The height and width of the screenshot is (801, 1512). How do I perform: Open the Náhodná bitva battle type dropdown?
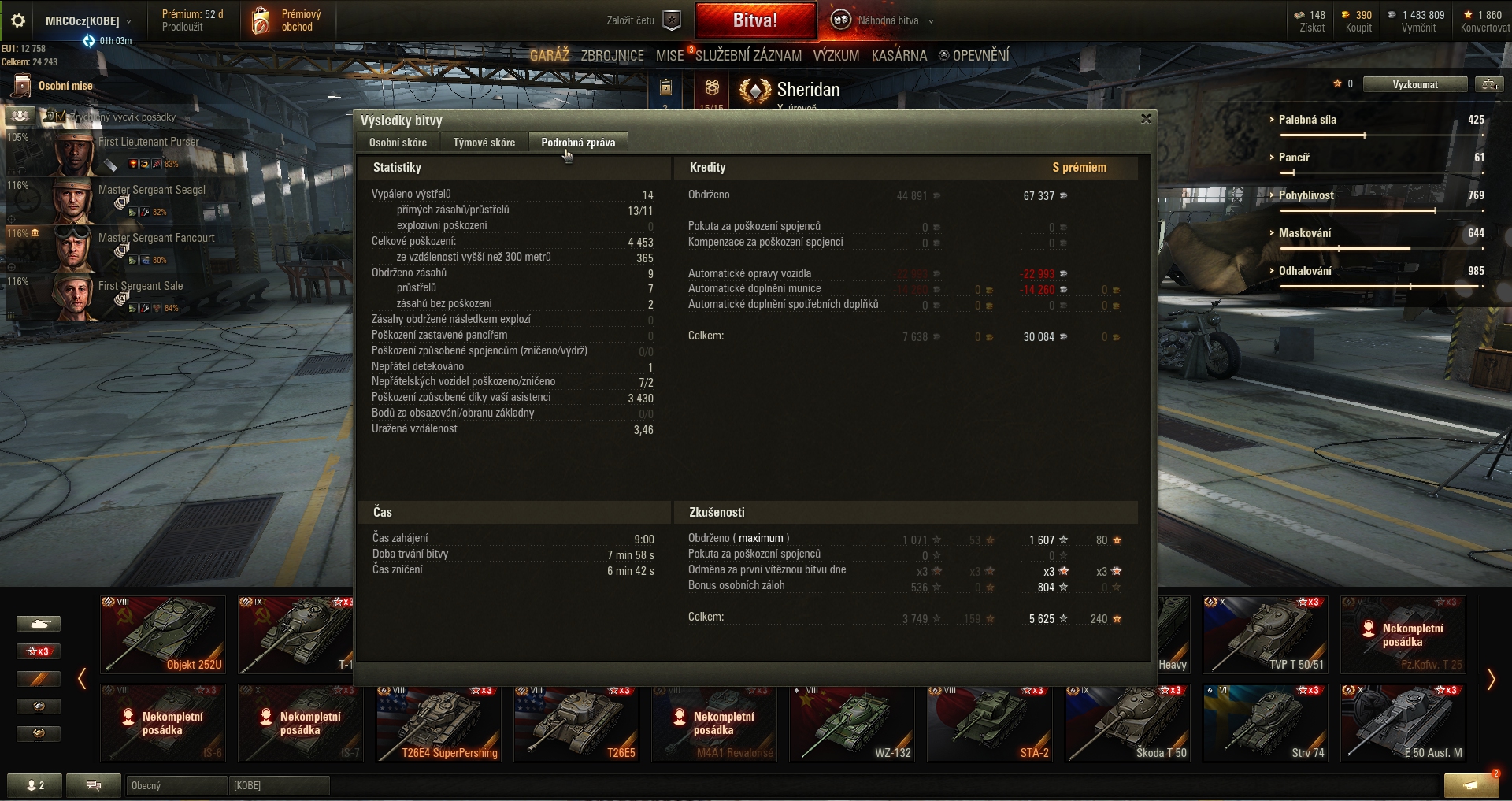[x=887, y=21]
